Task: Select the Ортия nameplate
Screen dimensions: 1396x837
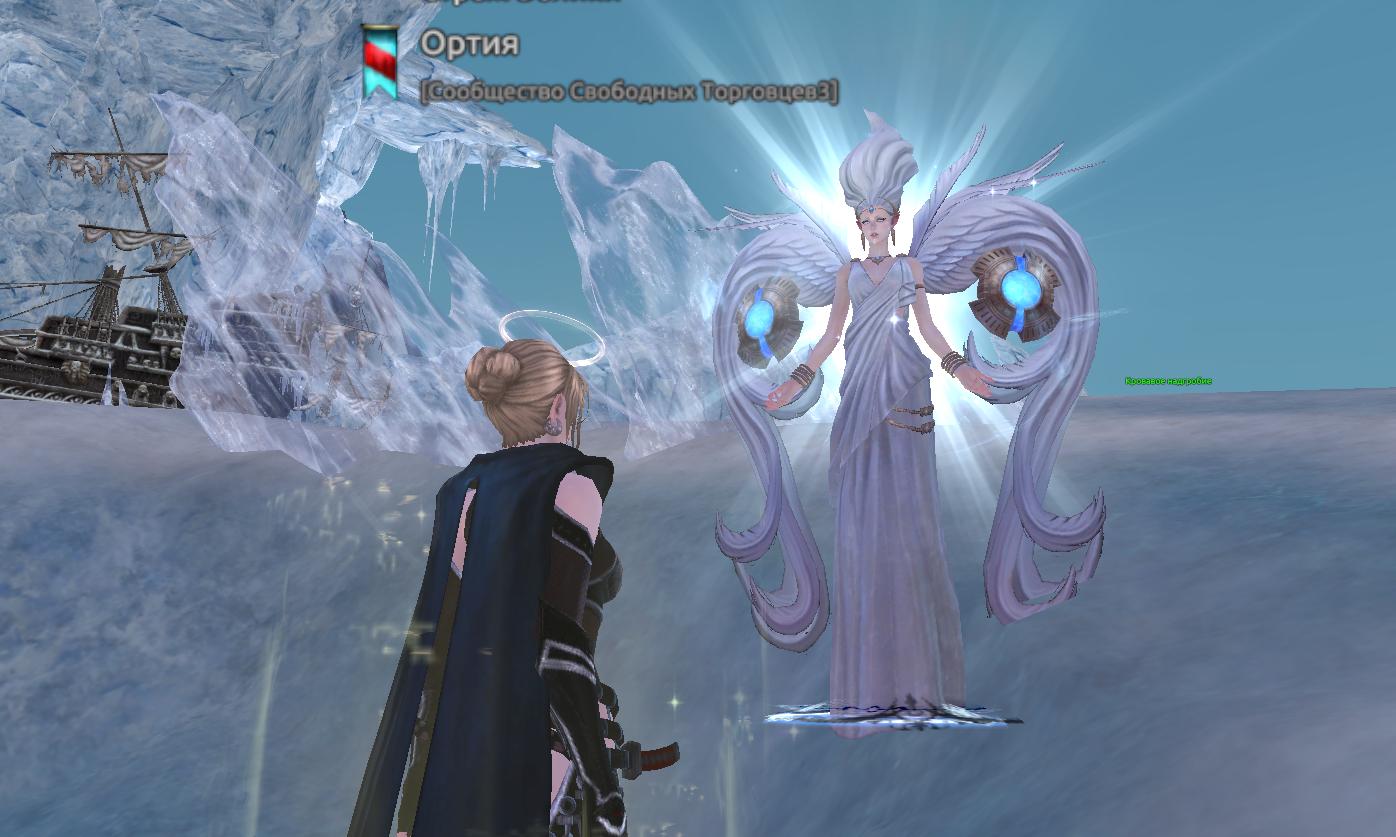Action: [x=469, y=45]
